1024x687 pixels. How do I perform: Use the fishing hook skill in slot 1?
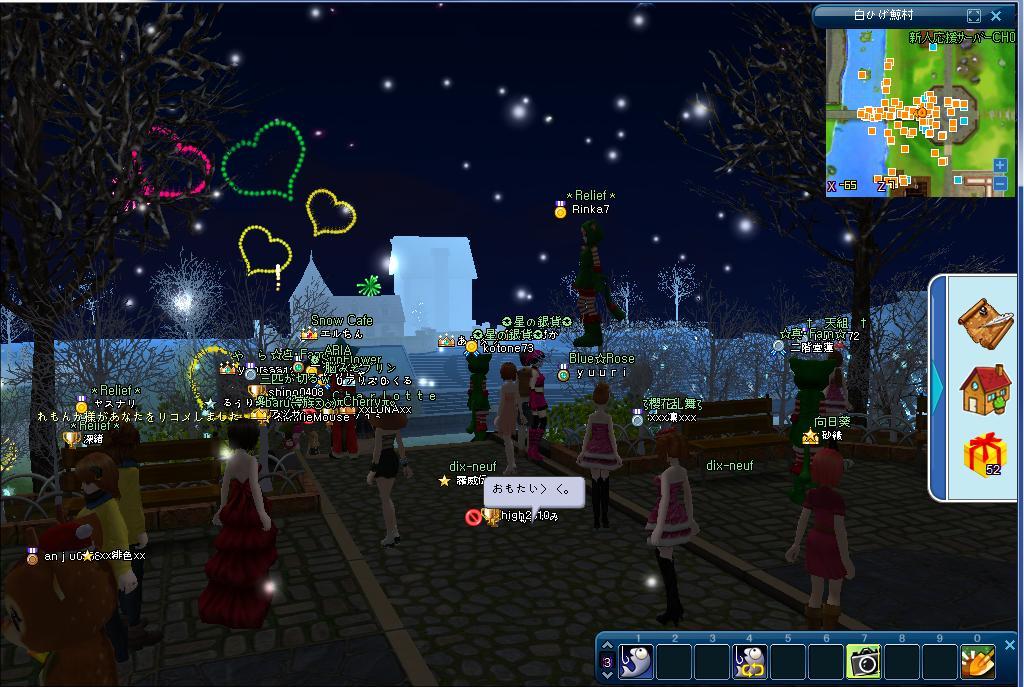click(x=636, y=662)
